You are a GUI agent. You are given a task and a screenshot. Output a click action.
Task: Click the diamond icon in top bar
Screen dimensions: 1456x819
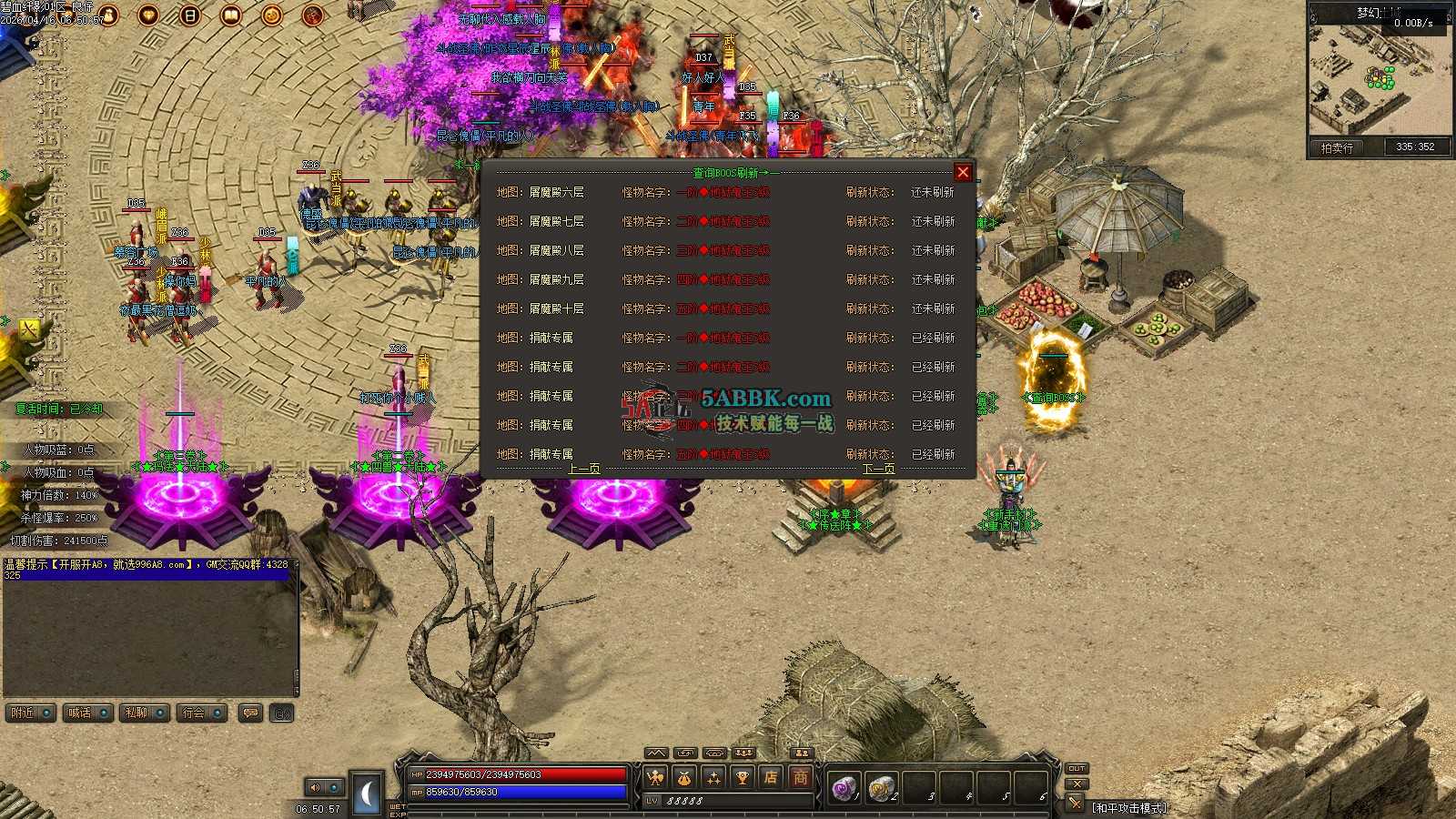pos(148,15)
